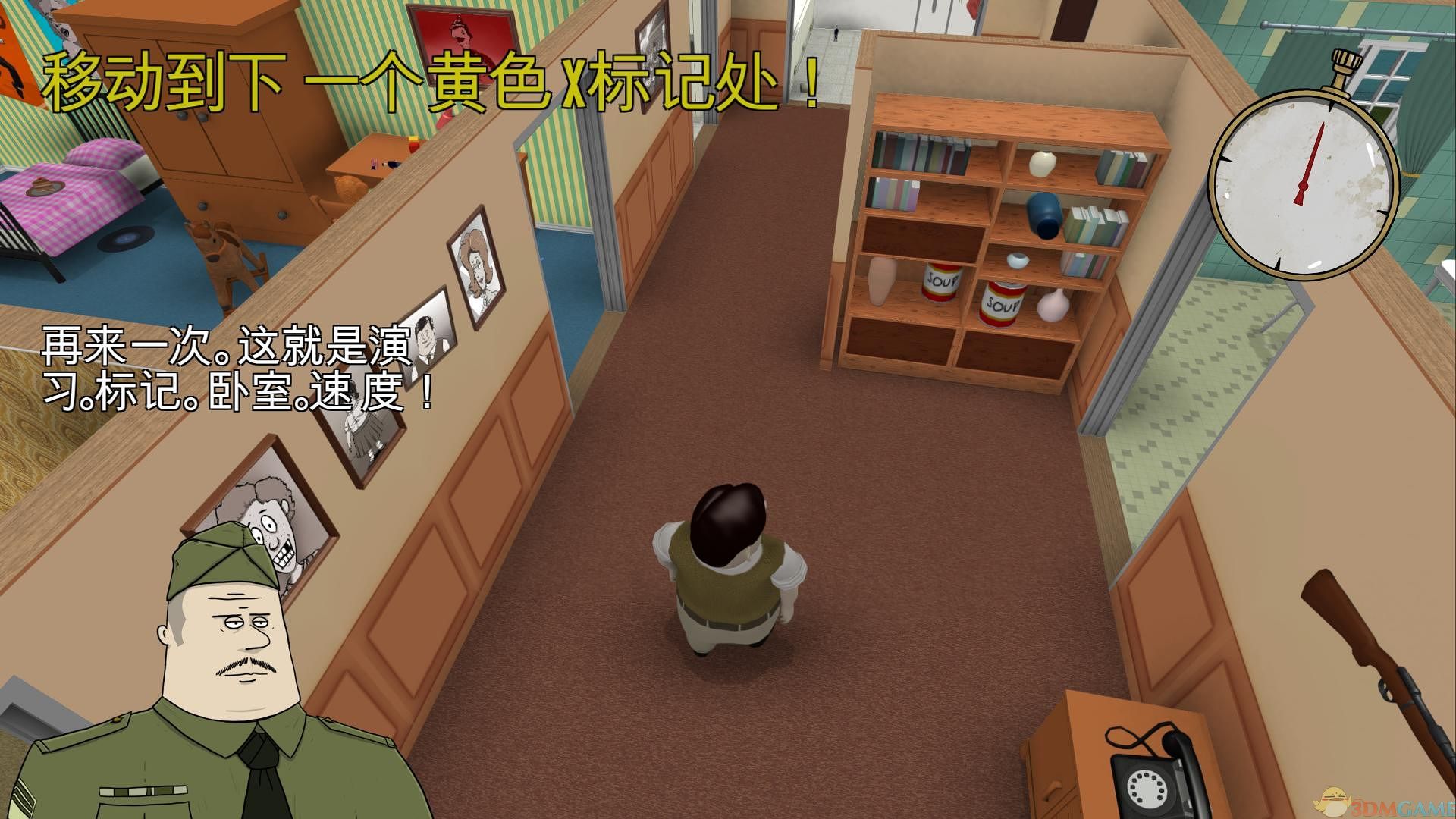Screen dimensions: 1456x819
Task: Click the blue vase on the bookshelf
Action: click(x=1044, y=214)
